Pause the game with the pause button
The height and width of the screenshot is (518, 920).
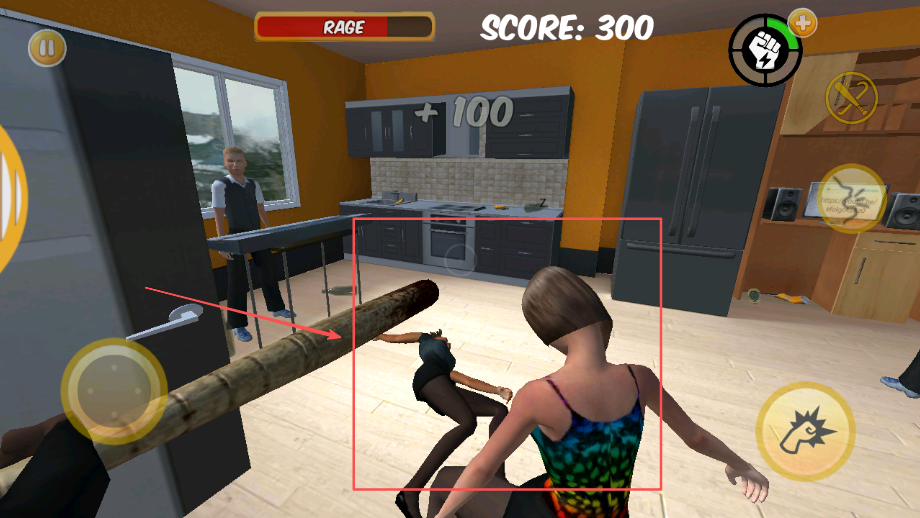[47, 47]
